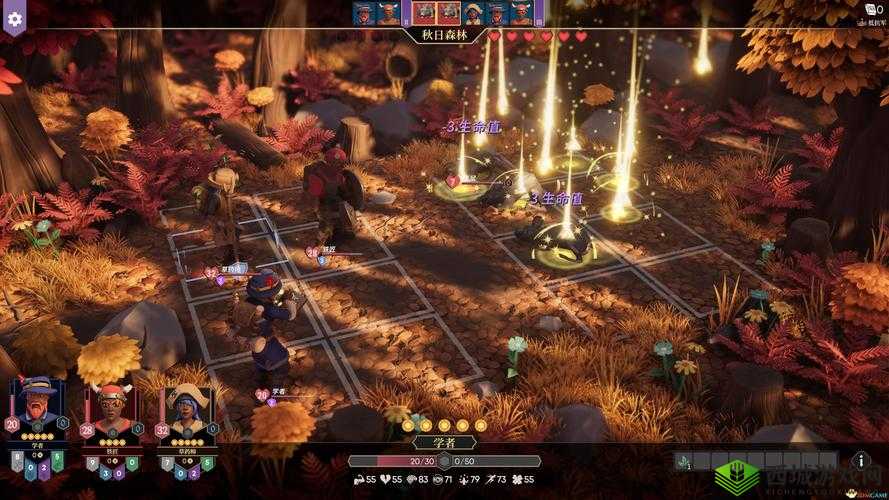Click the info button in bottom corner
Image resolution: width=889 pixels, height=500 pixels.
click(x=863, y=460)
